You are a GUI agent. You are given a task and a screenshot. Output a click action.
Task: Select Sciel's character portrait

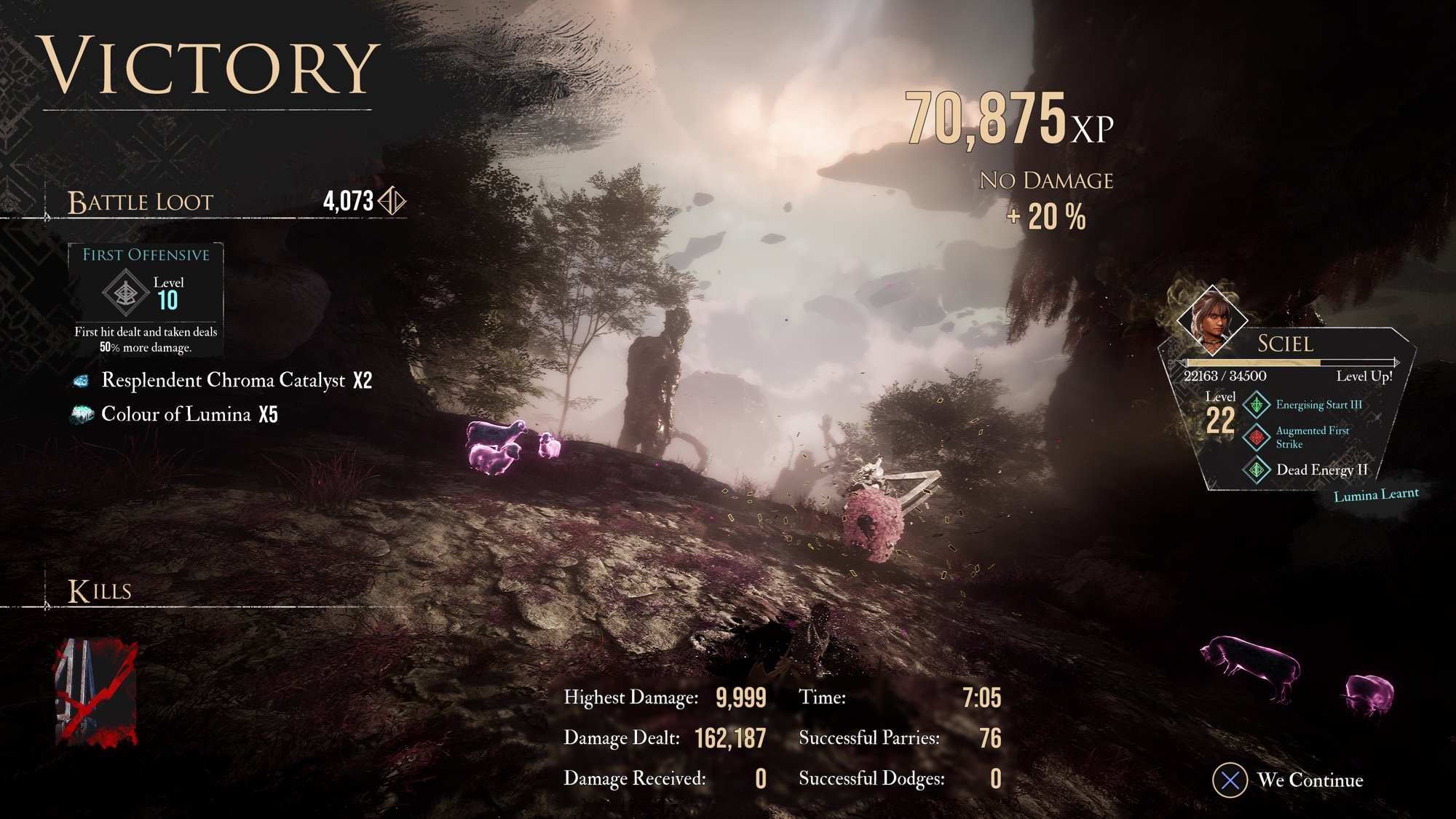click(1212, 320)
